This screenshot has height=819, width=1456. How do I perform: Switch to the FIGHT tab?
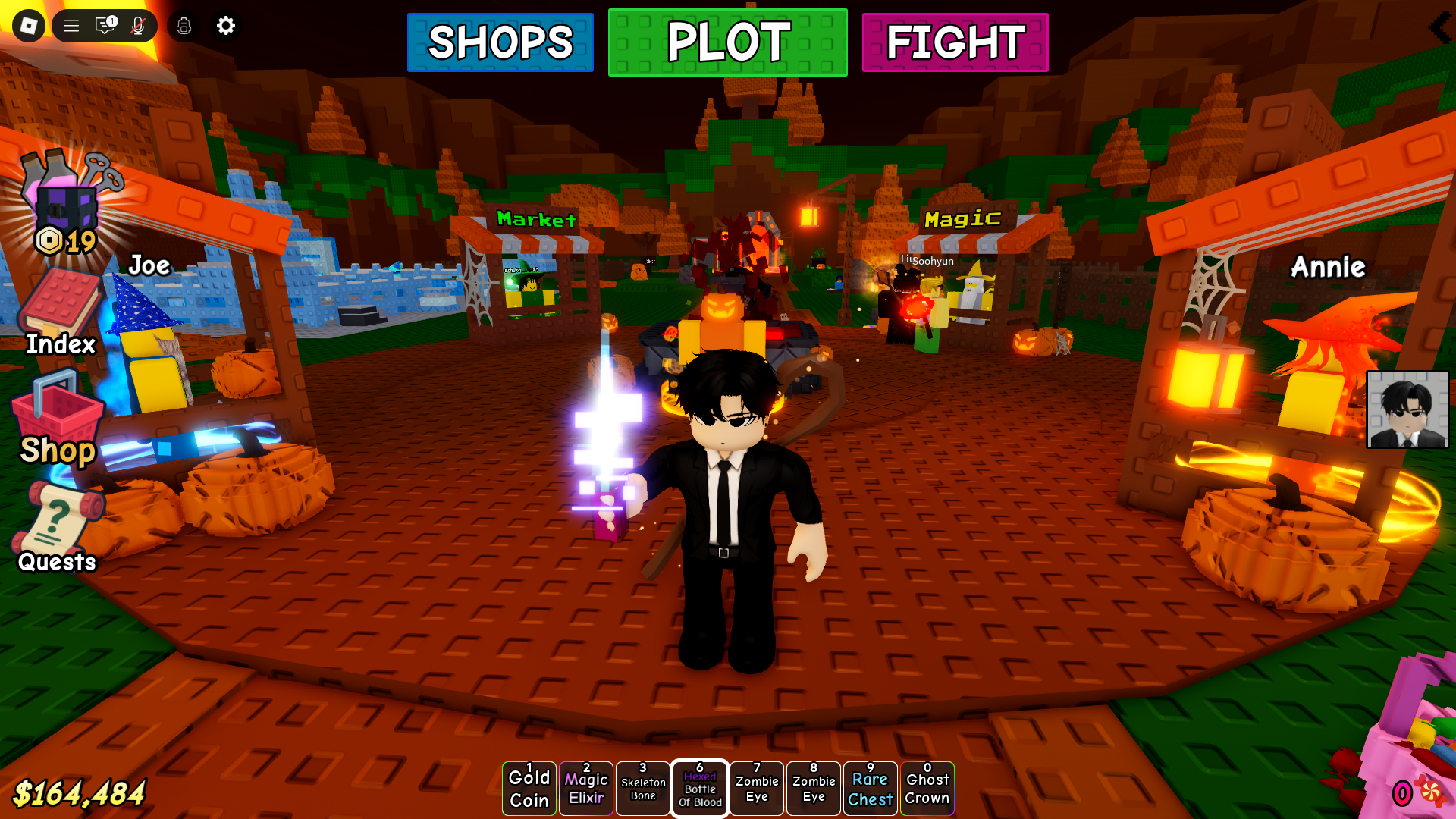(x=954, y=42)
